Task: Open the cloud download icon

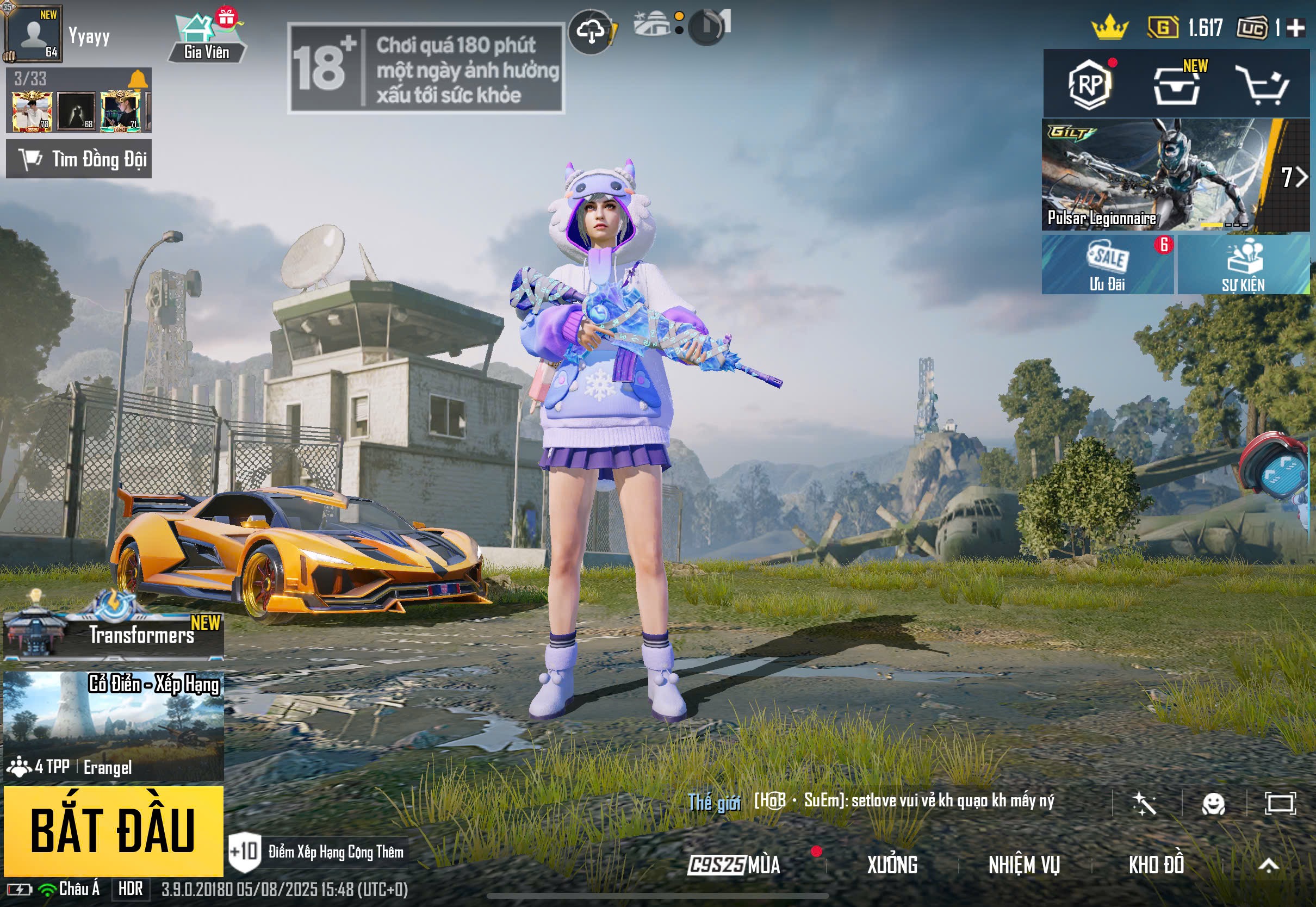Action: [591, 32]
